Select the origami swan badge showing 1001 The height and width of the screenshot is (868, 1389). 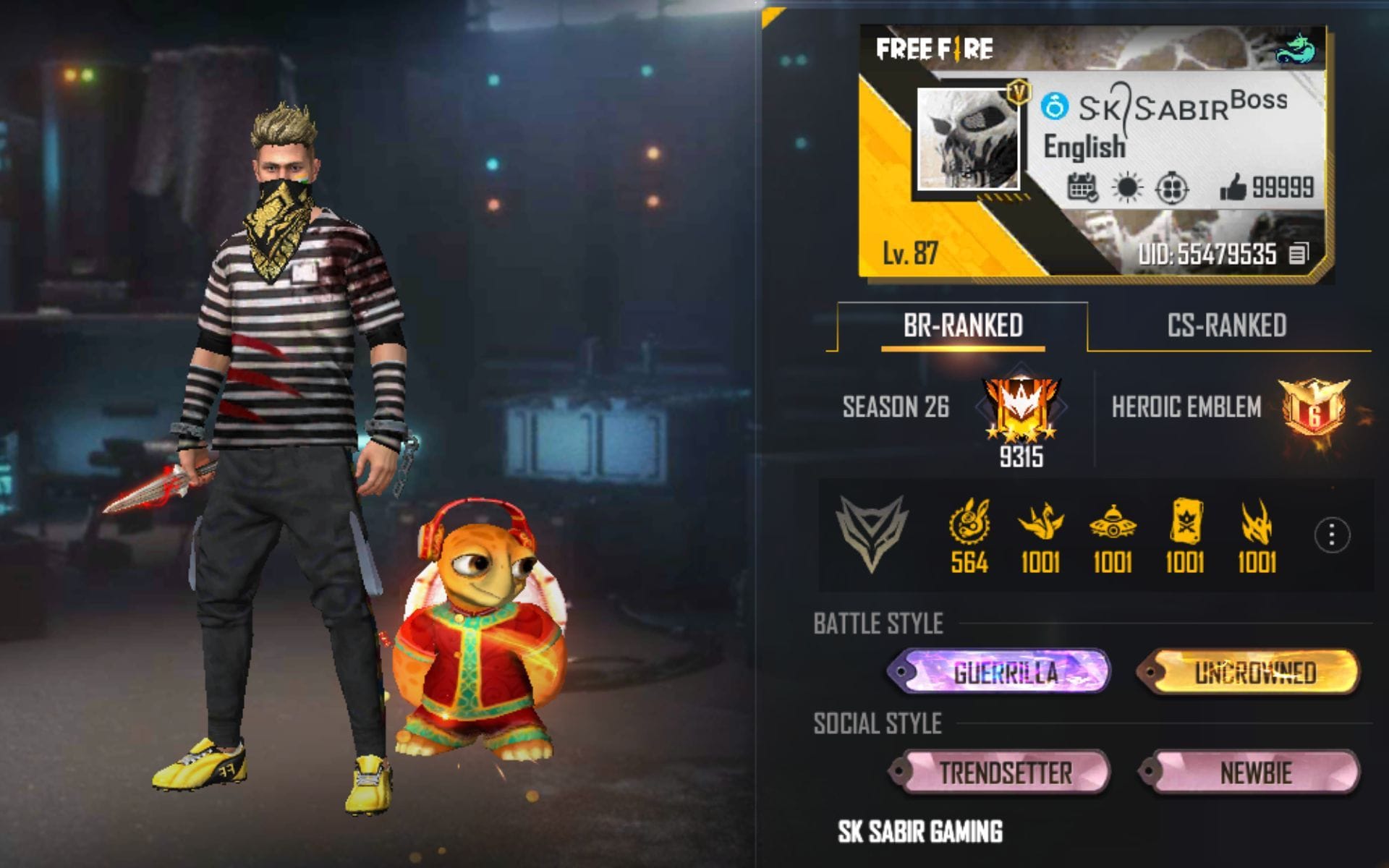coord(1045,522)
